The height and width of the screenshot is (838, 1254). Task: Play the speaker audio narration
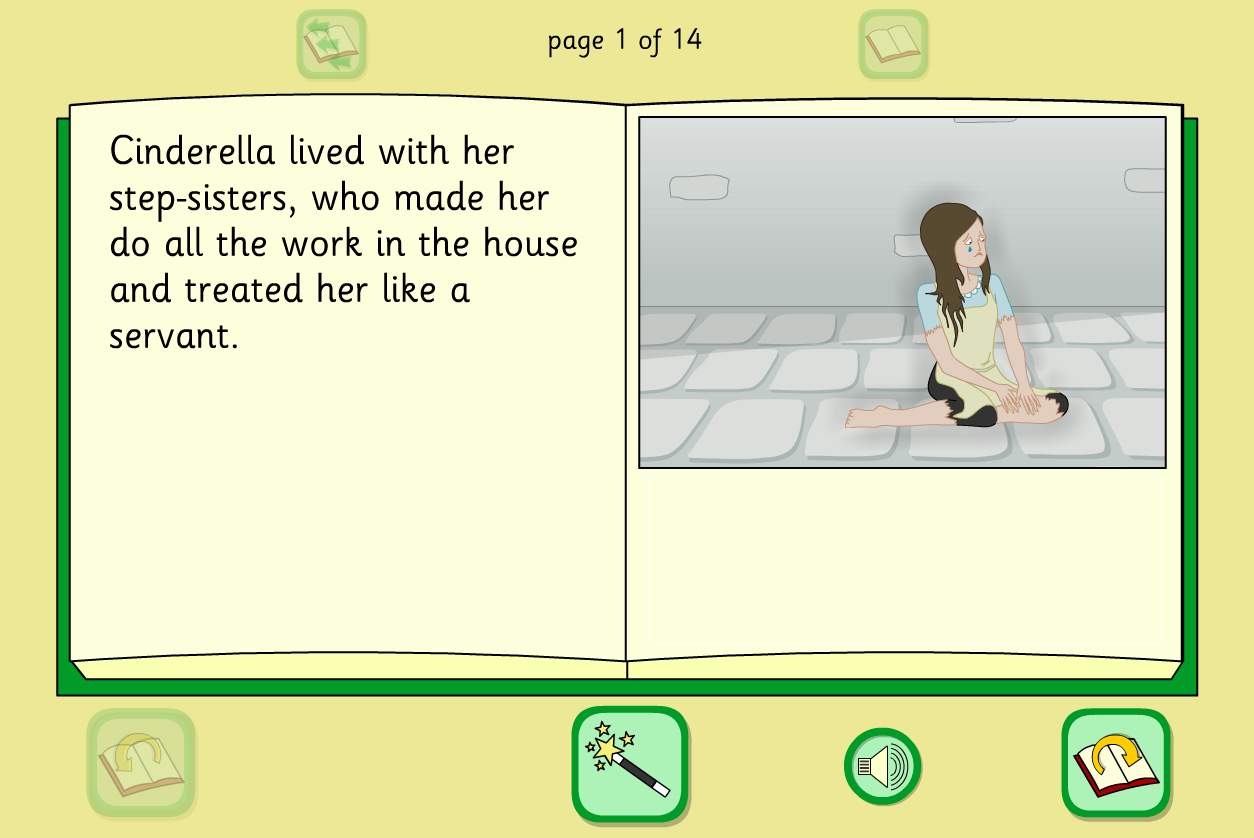[882, 767]
